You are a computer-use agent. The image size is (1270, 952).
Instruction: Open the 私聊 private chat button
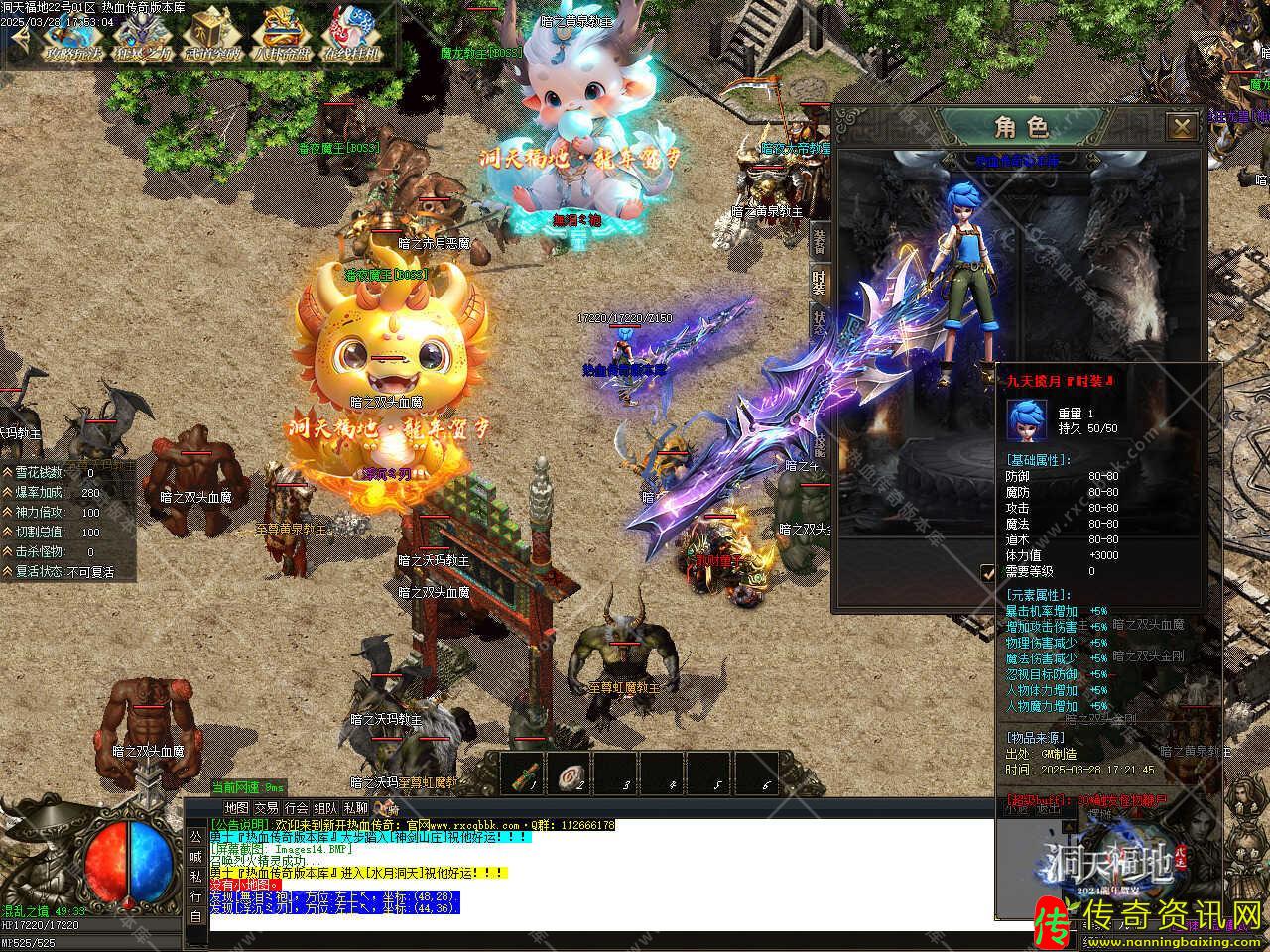pyautogui.click(x=355, y=808)
